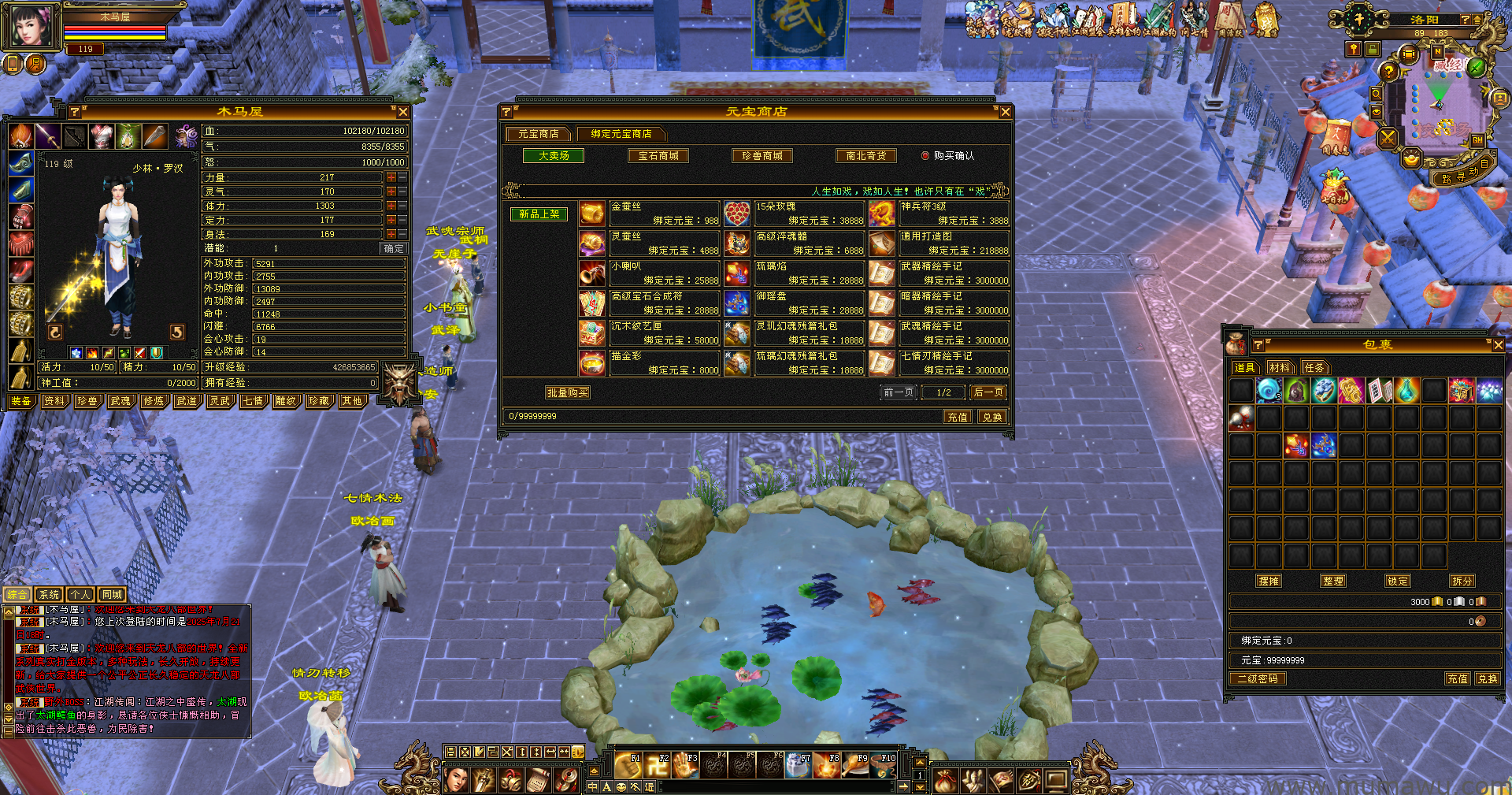Image resolution: width=1512 pixels, height=795 pixels.
Task: Switch to the 珍兽 character tab
Action: pos(87,401)
